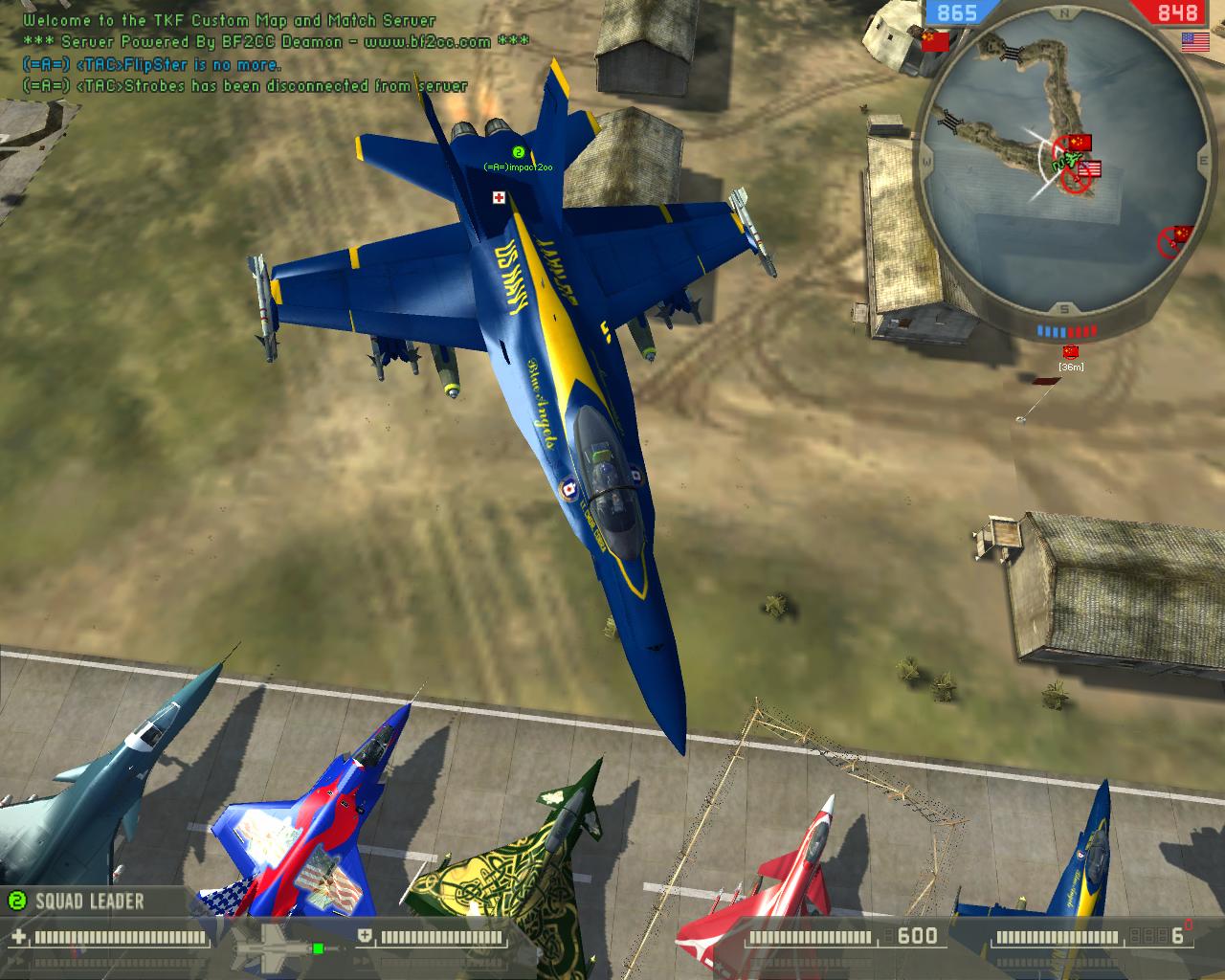
Task: Click the US flag under the red score
Action: tap(1194, 41)
